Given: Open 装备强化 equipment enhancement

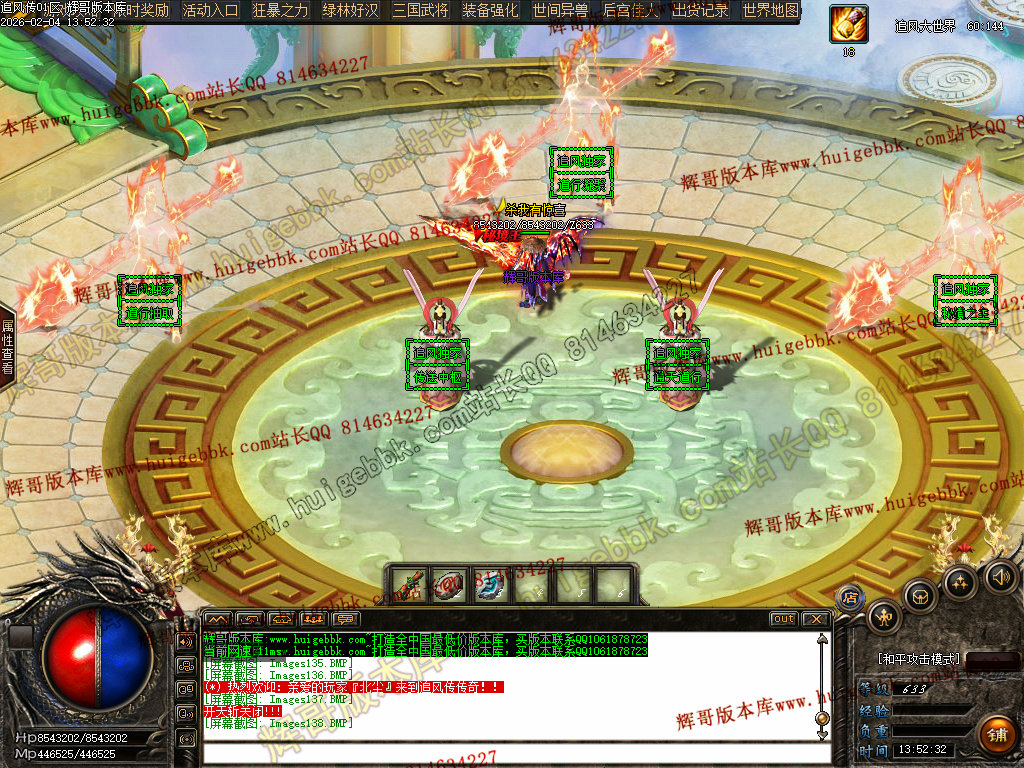Looking at the screenshot, I should [490, 11].
